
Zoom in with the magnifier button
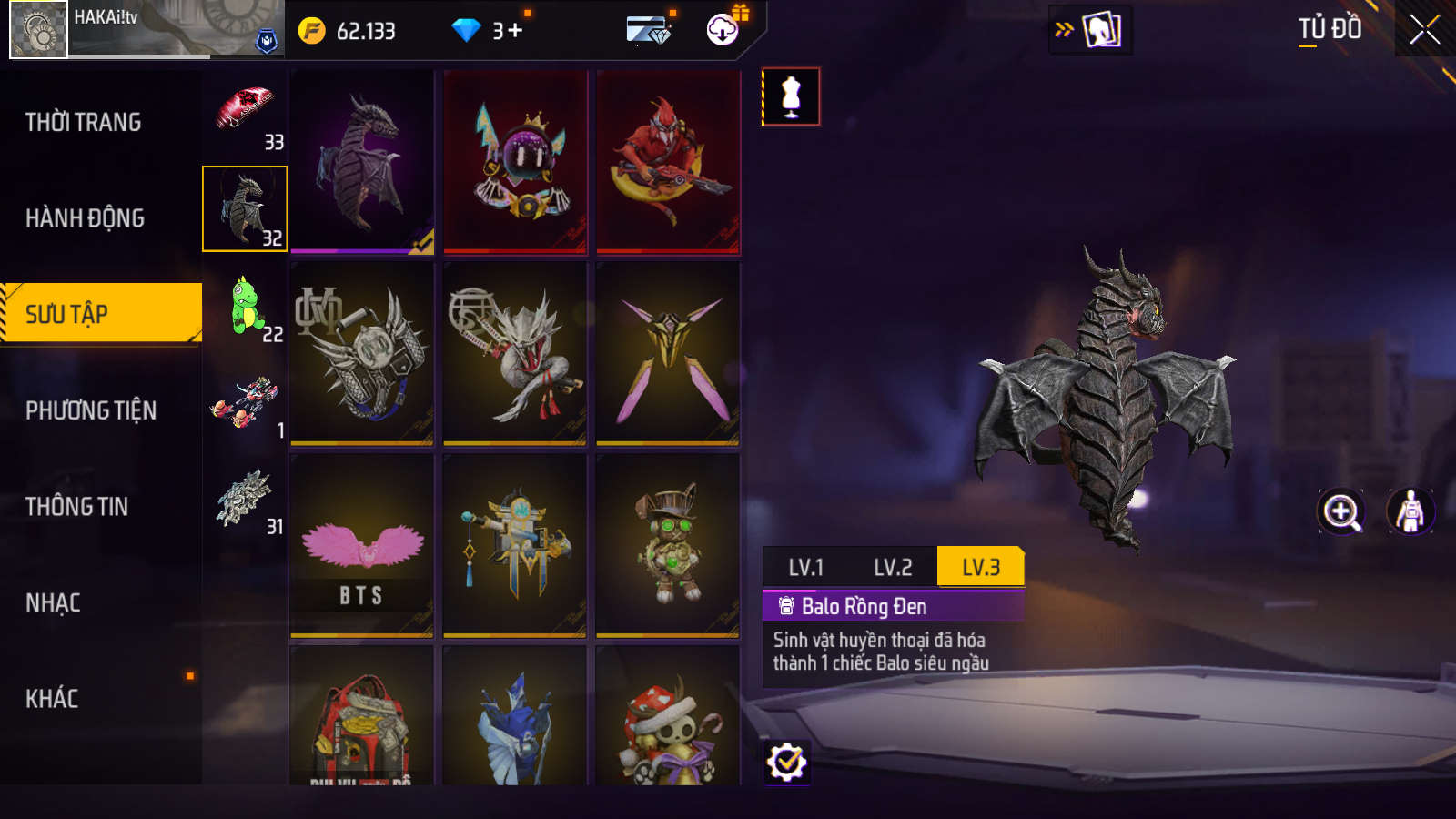point(1341,511)
